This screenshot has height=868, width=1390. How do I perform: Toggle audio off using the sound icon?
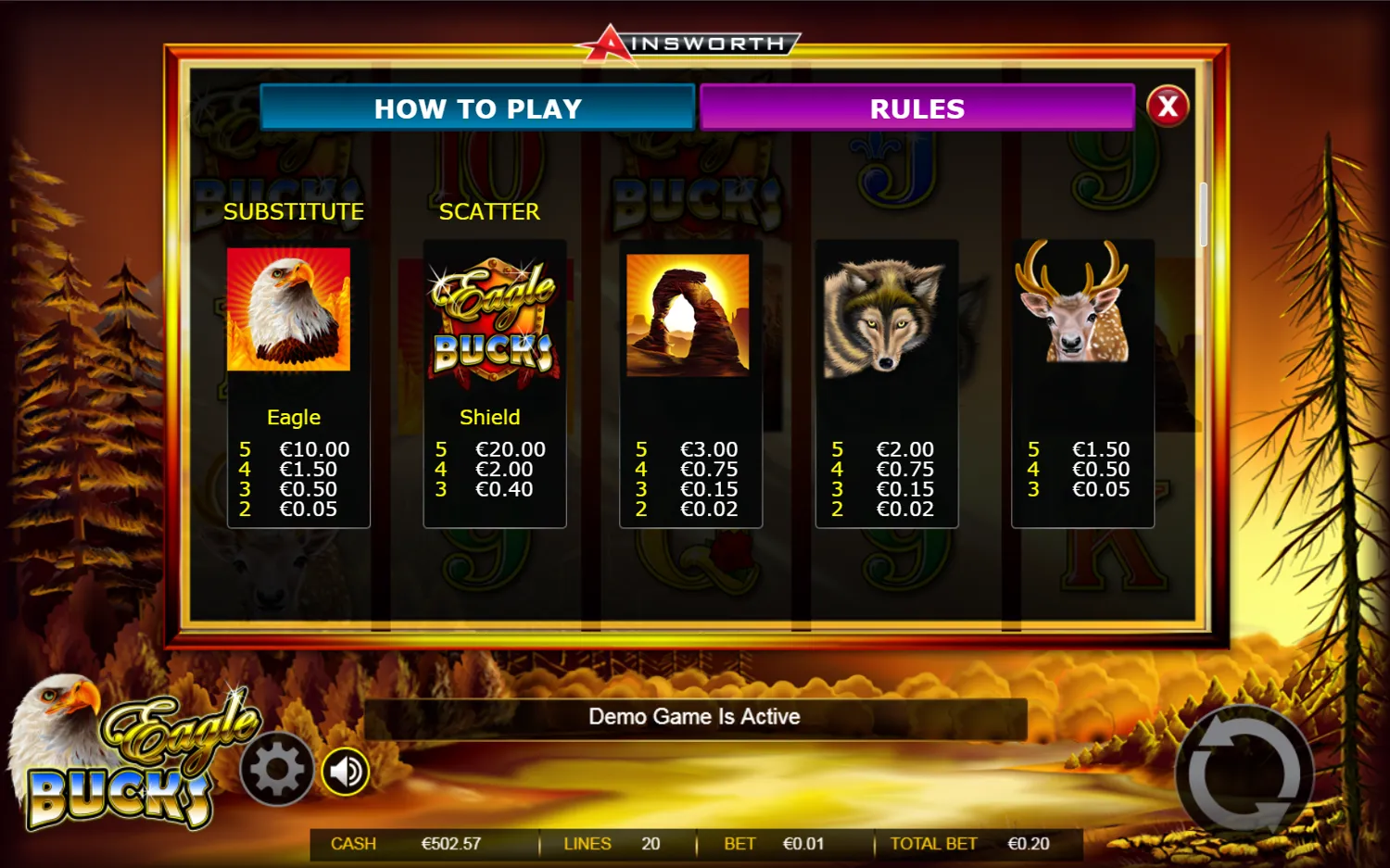pos(344,769)
